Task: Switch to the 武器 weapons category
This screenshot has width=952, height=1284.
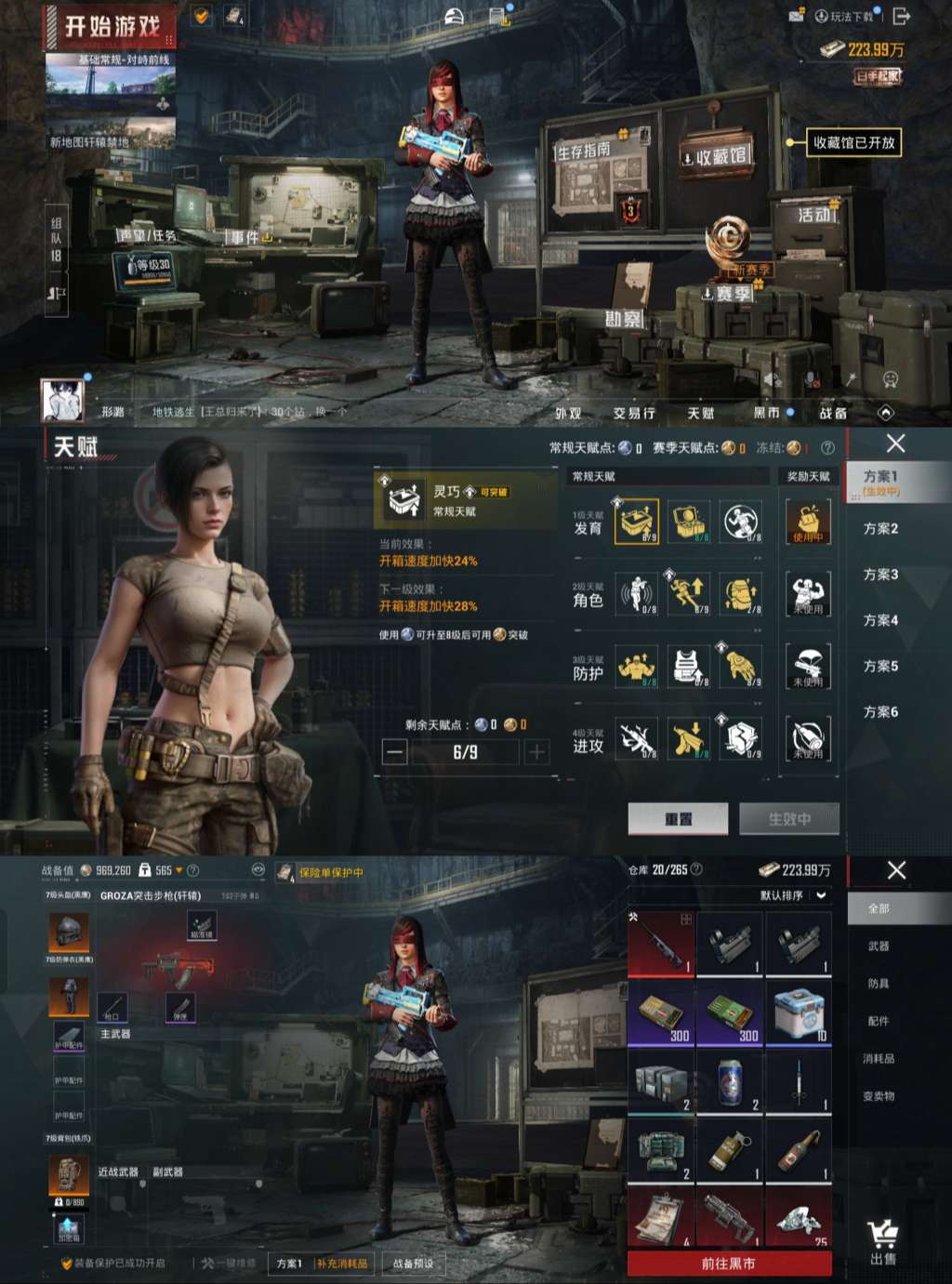Action: coord(879,946)
